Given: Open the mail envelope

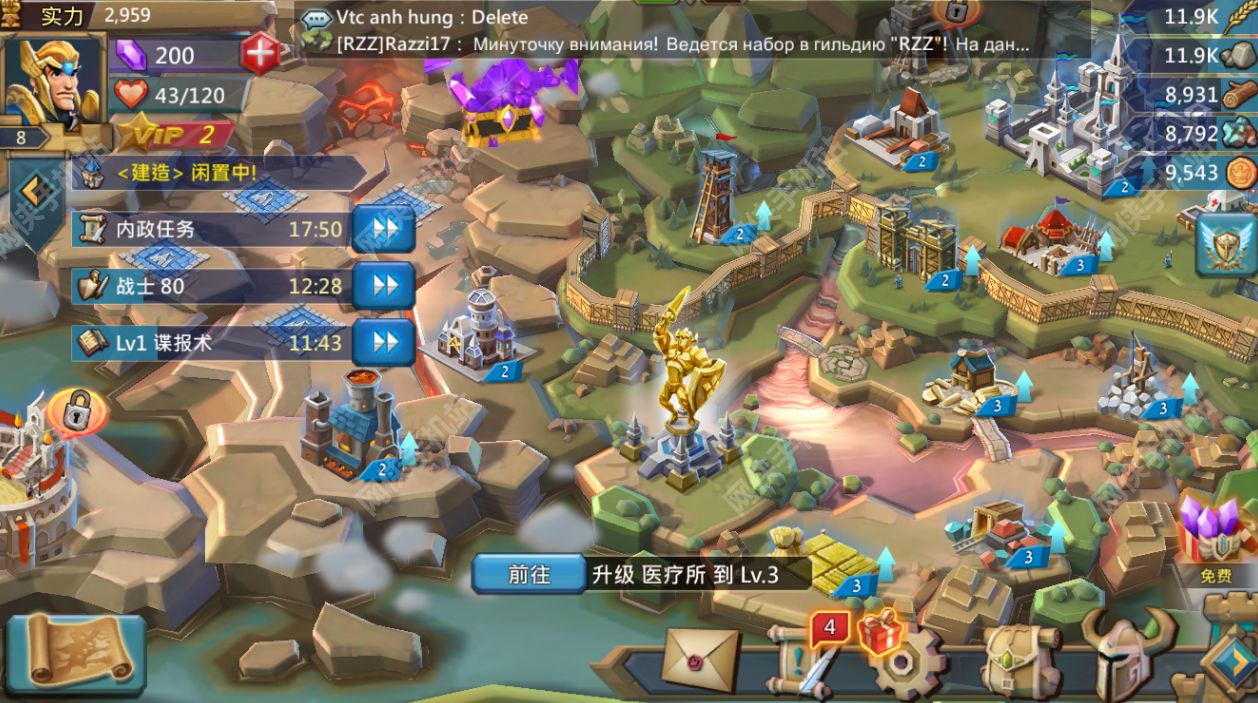Looking at the screenshot, I should (700, 659).
